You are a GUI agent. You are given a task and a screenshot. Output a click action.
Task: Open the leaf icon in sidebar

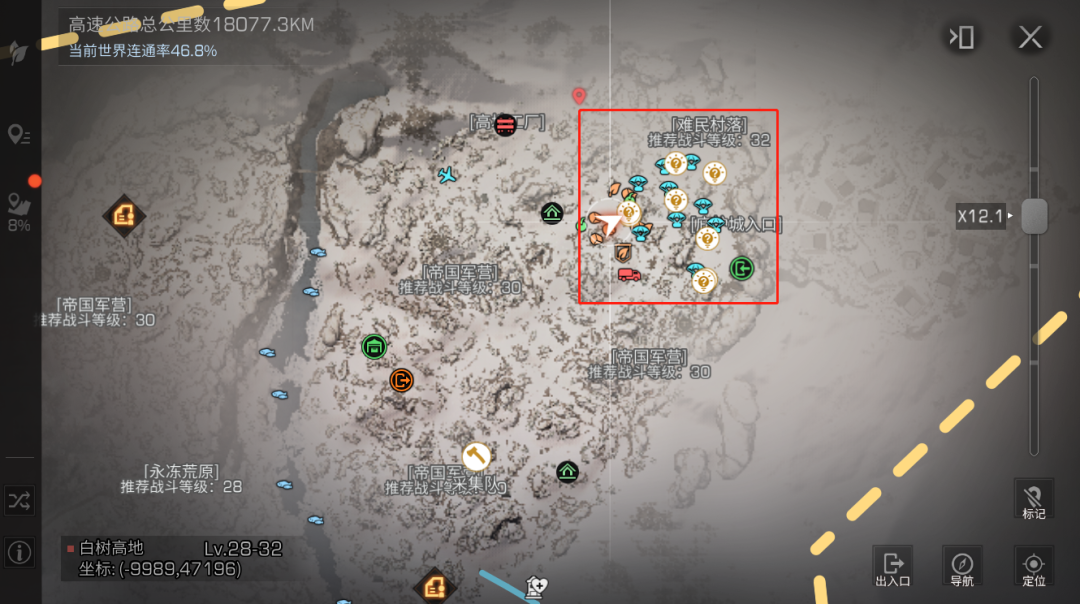[x=18, y=54]
